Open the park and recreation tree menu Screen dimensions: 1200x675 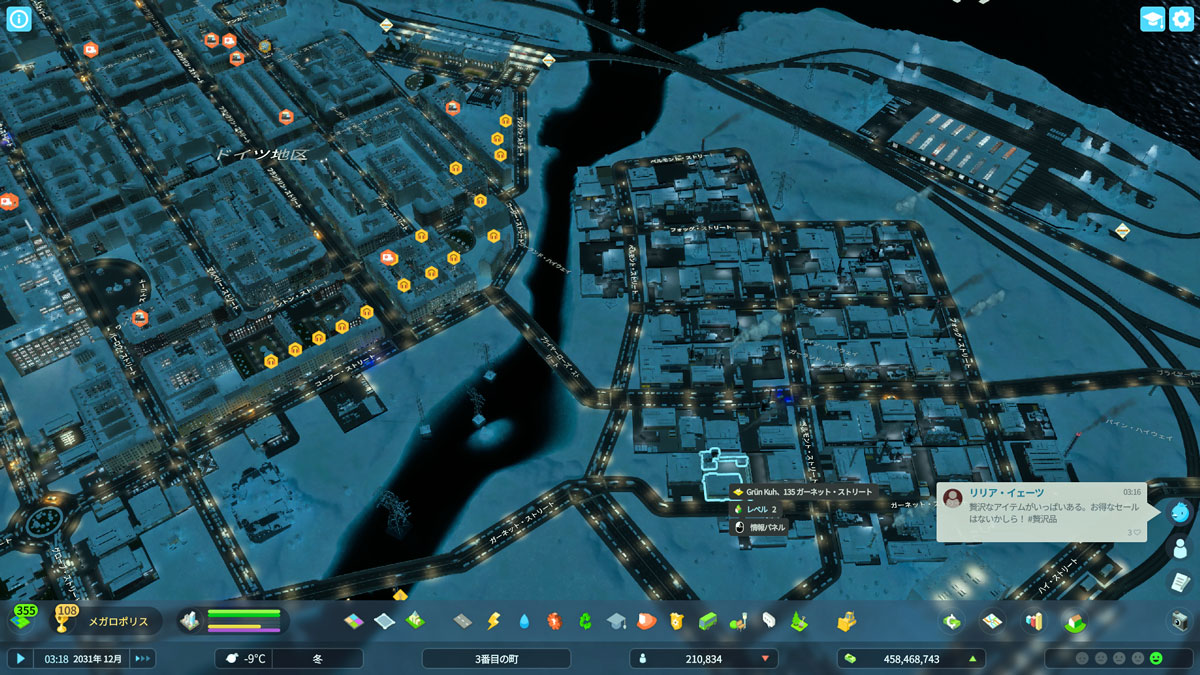pos(799,621)
